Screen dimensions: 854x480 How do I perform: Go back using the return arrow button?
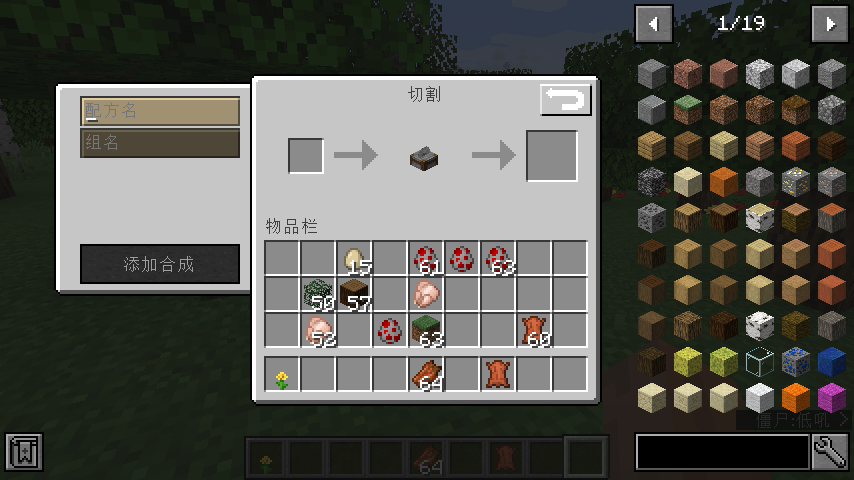pyautogui.click(x=566, y=100)
